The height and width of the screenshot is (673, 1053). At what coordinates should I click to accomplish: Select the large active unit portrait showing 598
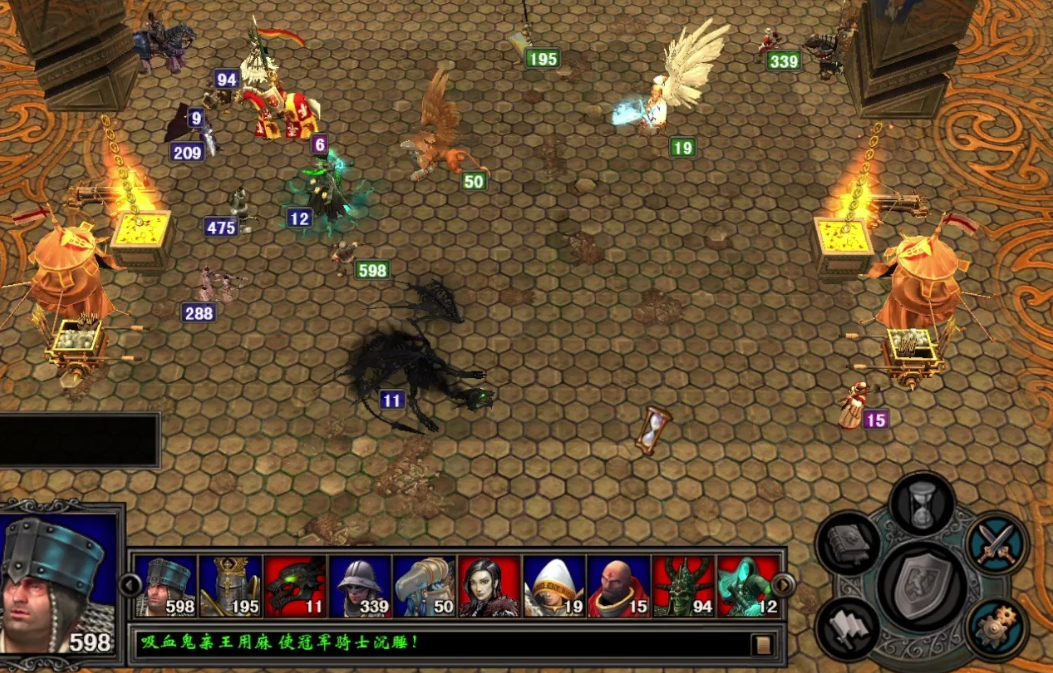pos(60,585)
